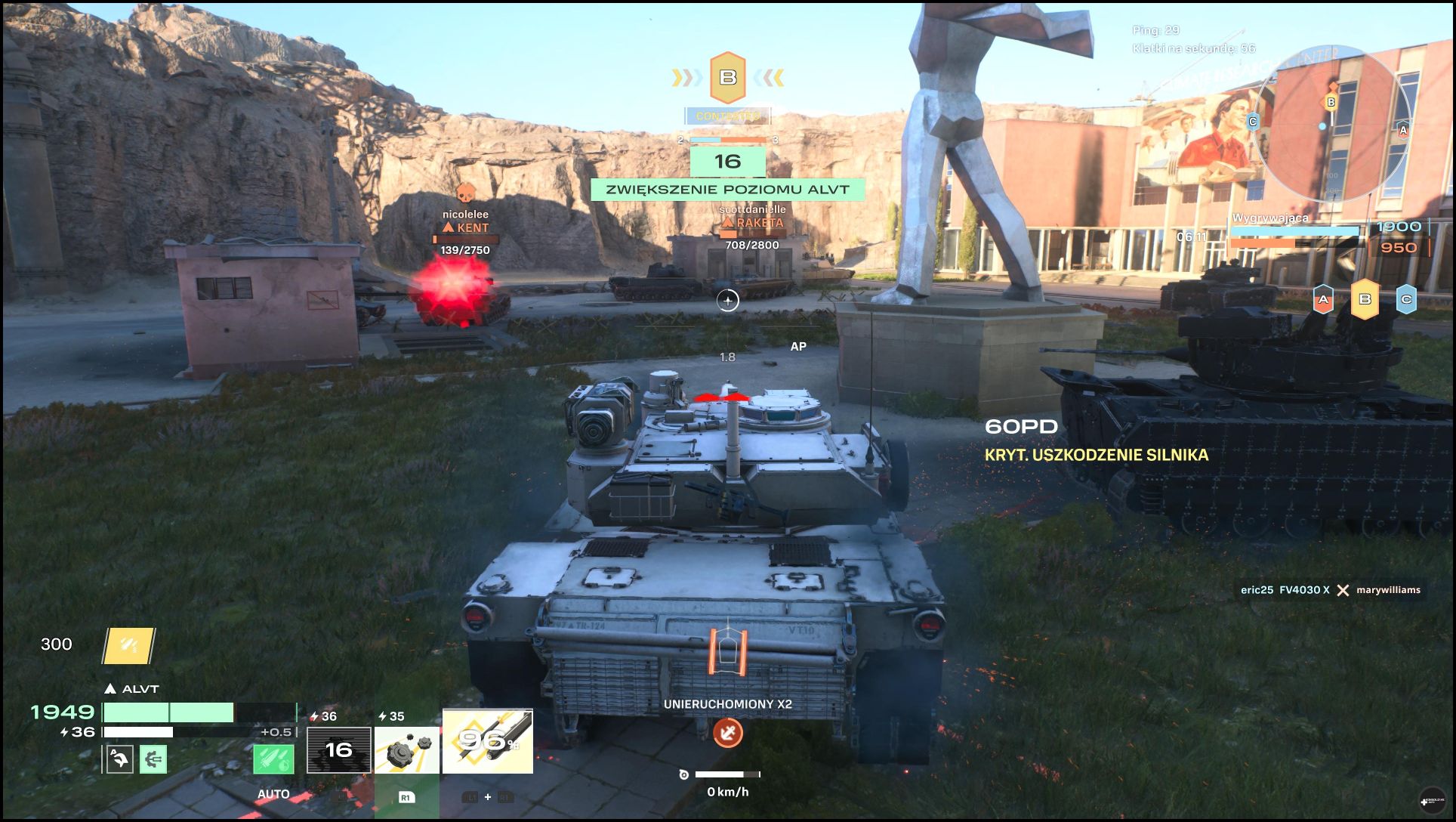Toggle the green auto ammo icon
The image size is (1456, 822).
[x=273, y=759]
